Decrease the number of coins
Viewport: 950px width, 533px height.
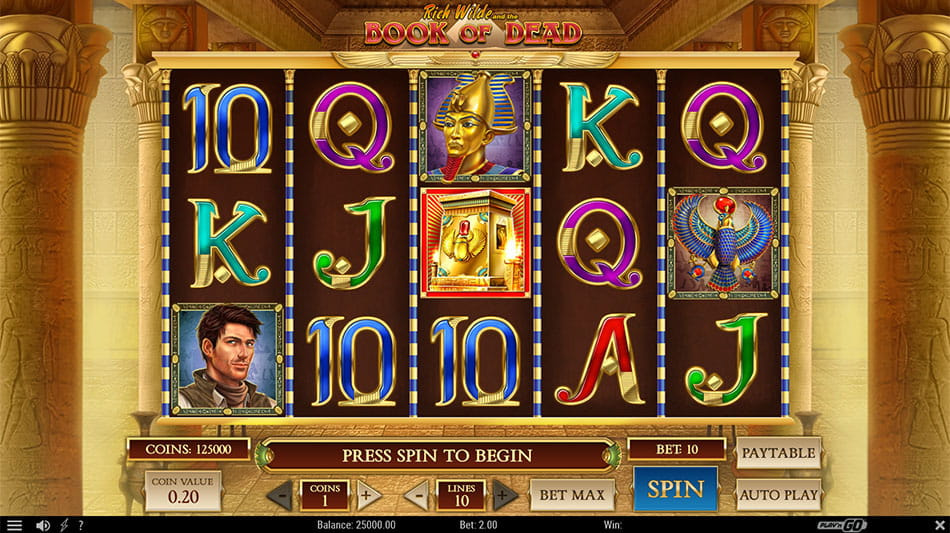point(281,494)
